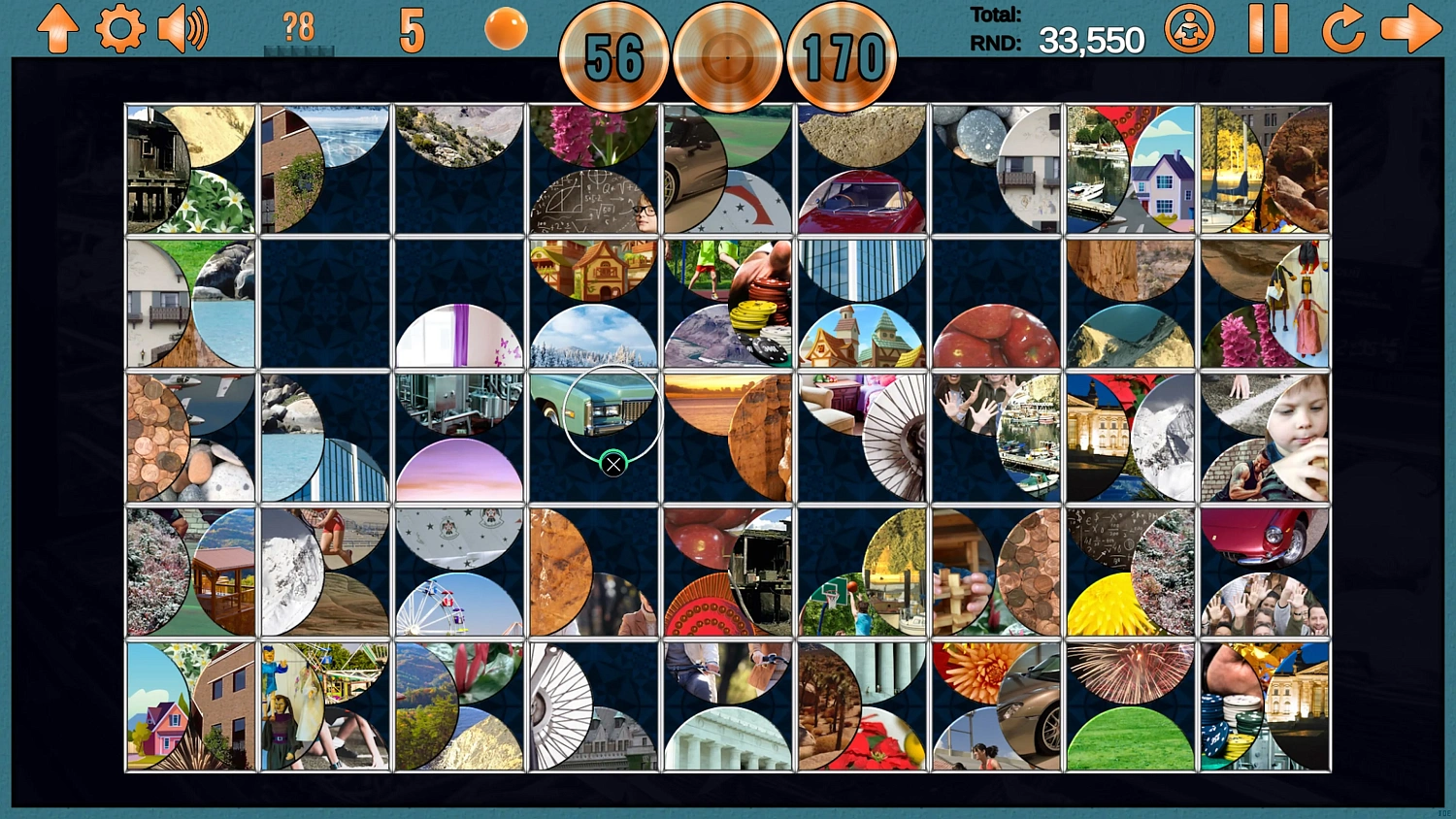Restart the round with the circular arrow
1456x819 pixels.
1342,29
